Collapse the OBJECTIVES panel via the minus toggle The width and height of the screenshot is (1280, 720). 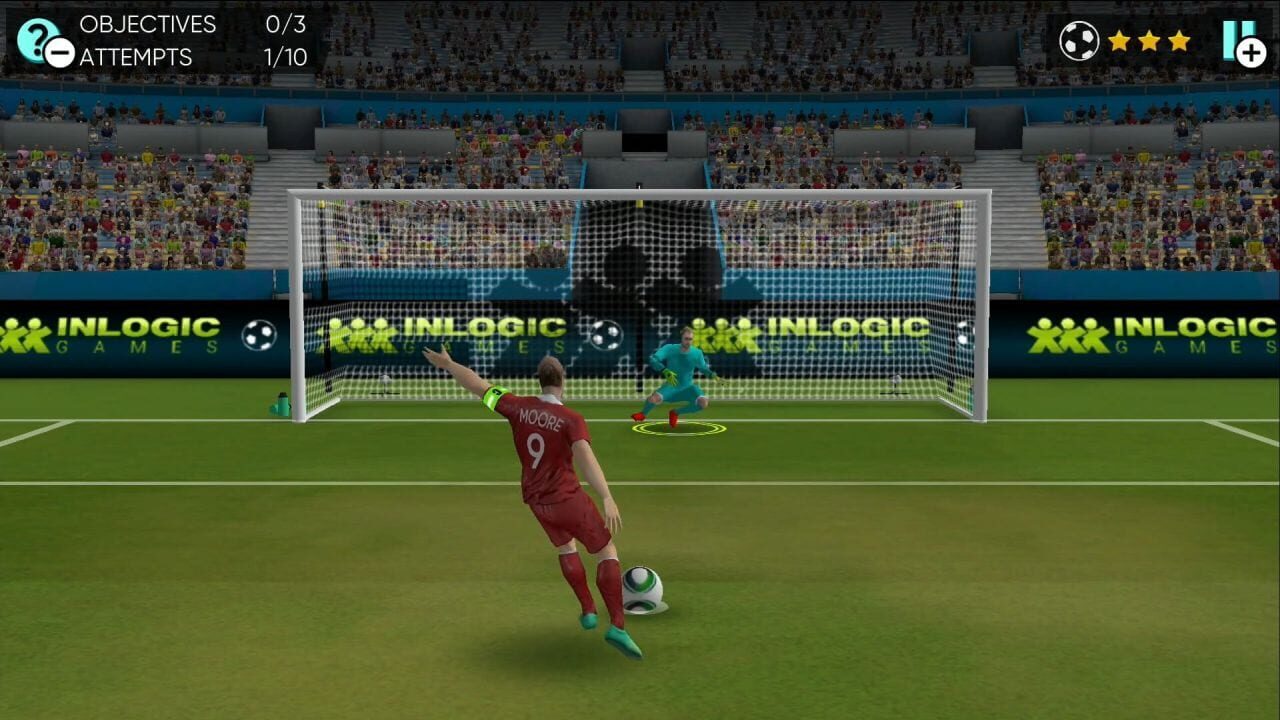pos(58,51)
